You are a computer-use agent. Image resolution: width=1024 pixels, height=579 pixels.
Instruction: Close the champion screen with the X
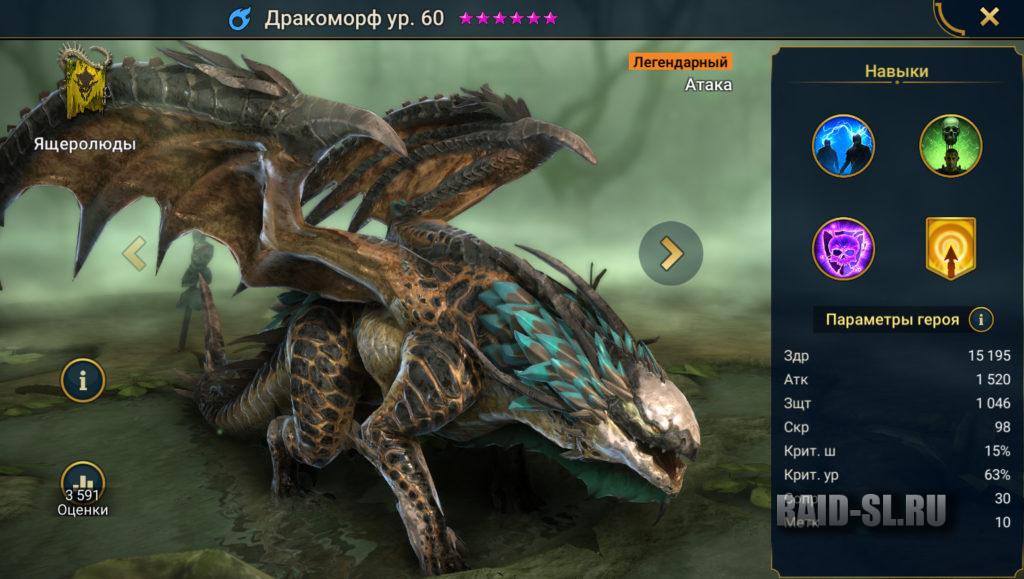click(988, 16)
